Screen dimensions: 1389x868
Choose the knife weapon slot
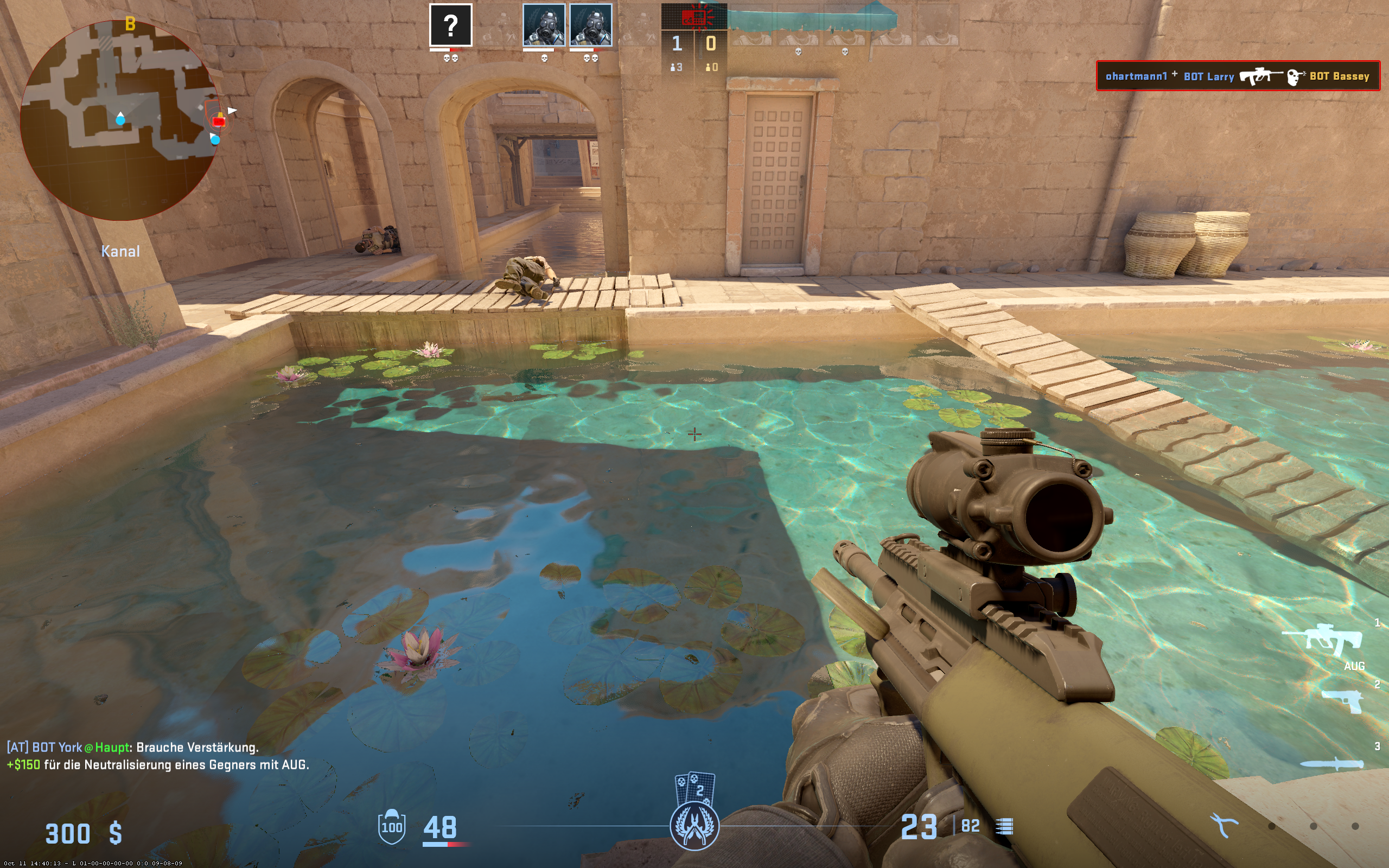pyautogui.click(x=1331, y=763)
